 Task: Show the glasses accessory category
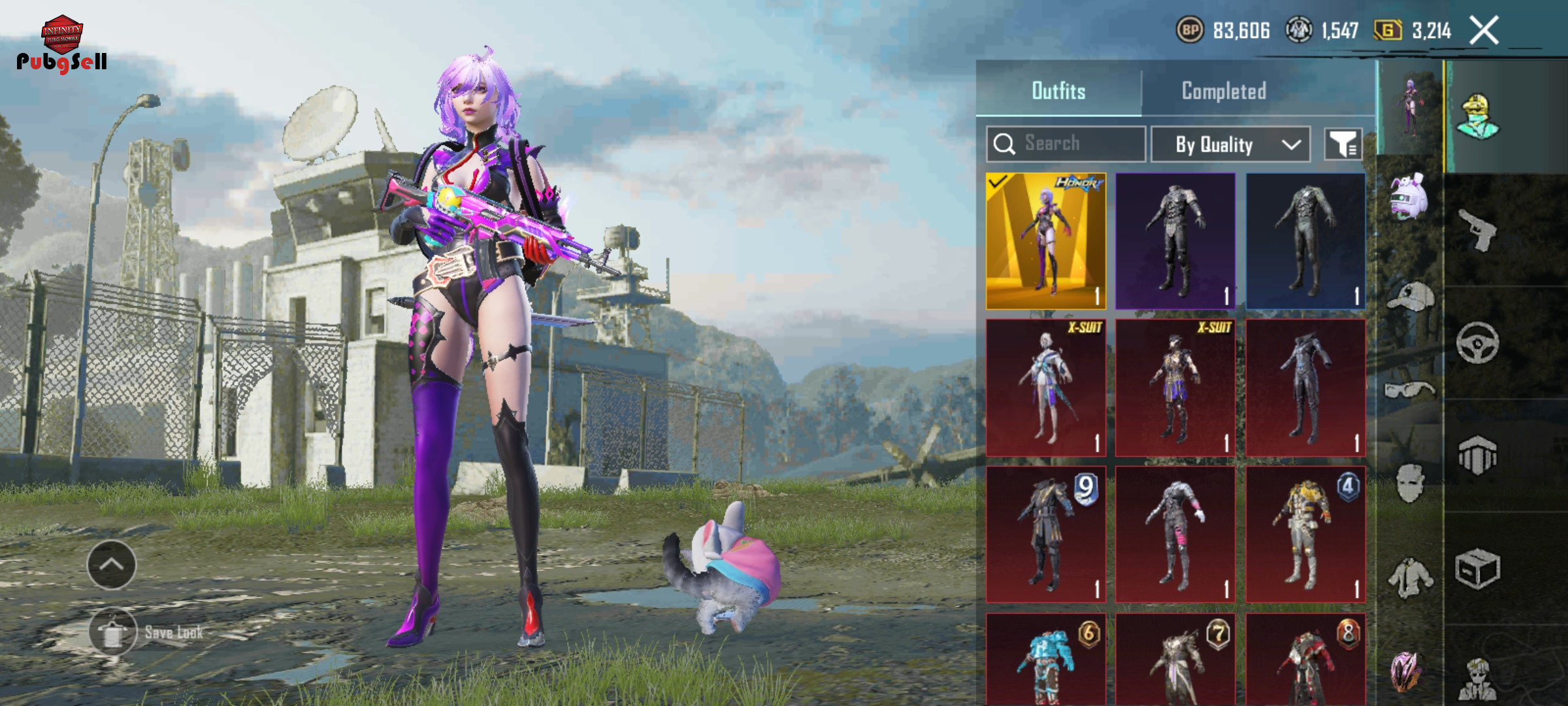[1410, 390]
